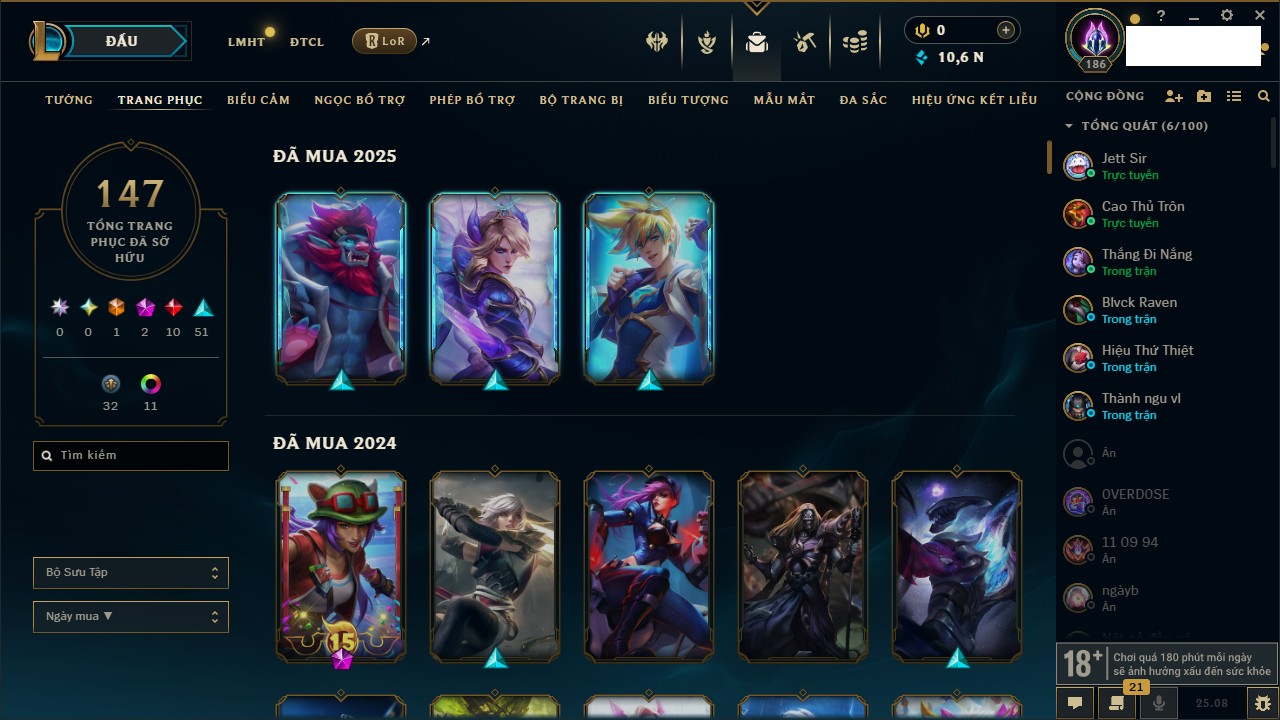Open the LMHT game selector

point(246,42)
